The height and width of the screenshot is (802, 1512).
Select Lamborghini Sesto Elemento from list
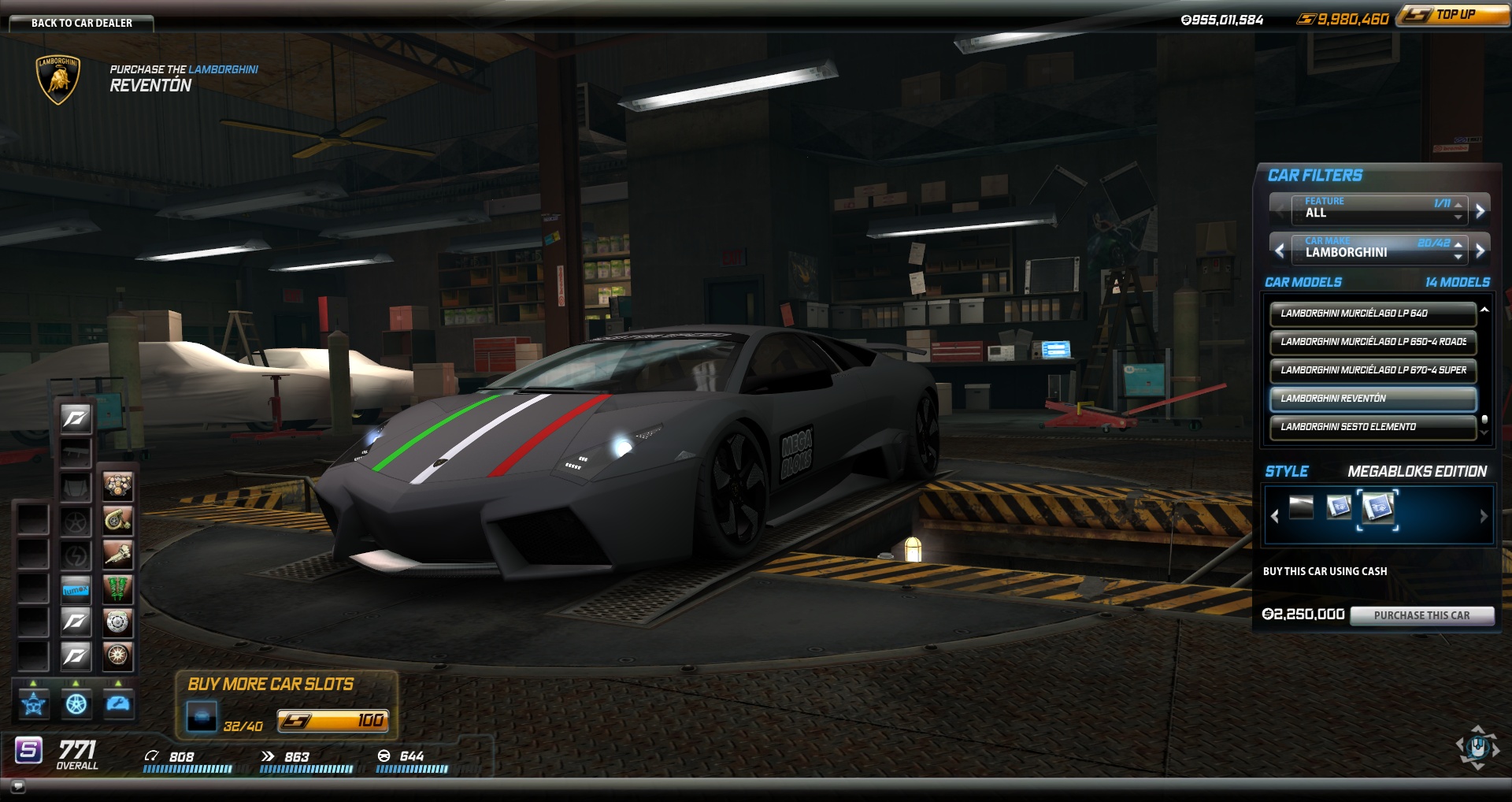pos(1372,427)
